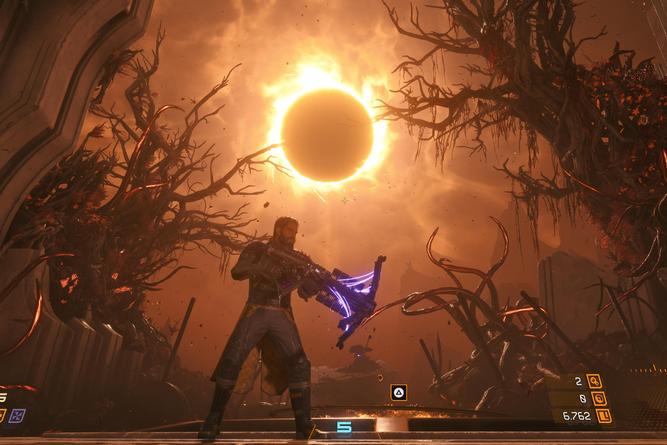The height and width of the screenshot is (445, 667).
Task: Select the spiral ether resource icon
Action: point(598,398)
